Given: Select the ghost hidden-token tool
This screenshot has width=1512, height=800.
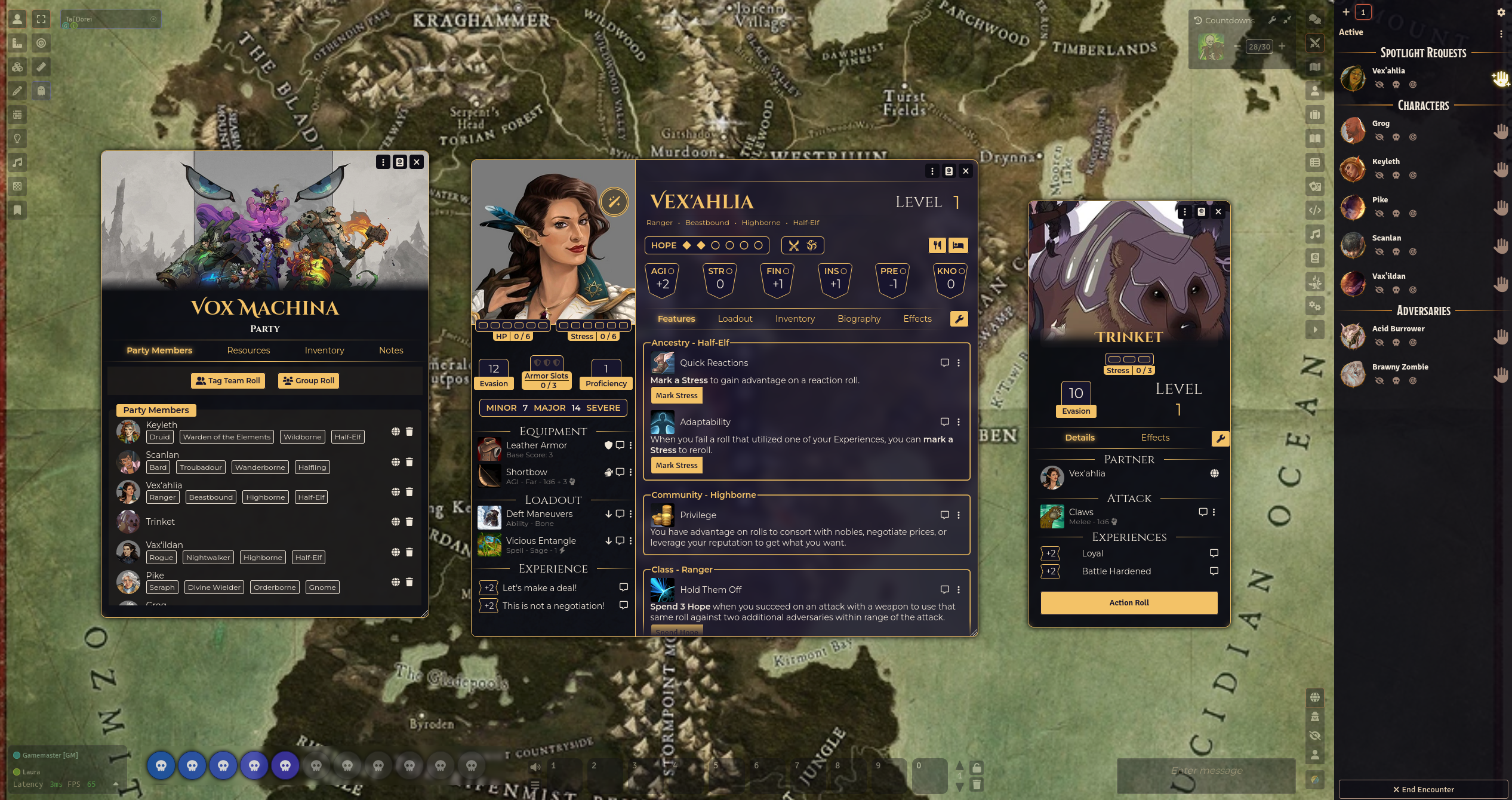Looking at the screenshot, I should [41, 90].
